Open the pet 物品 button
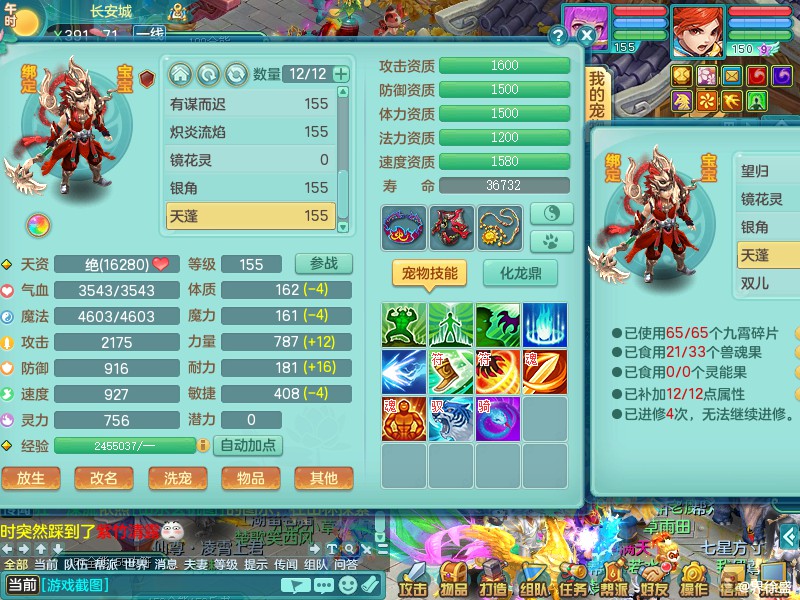 coord(250,478)
